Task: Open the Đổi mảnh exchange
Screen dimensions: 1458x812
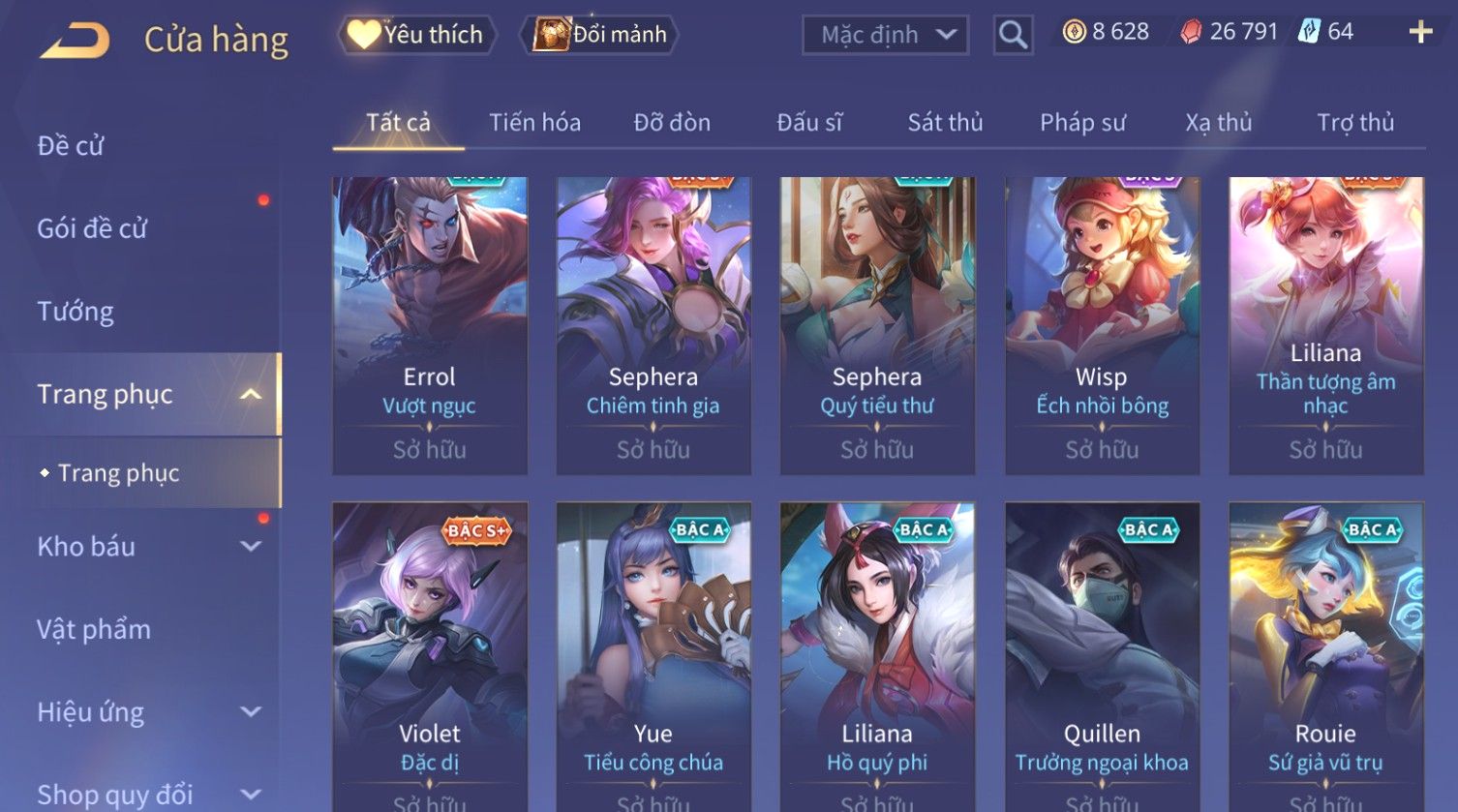Action: pyautogui.click(x=600, y=35)
